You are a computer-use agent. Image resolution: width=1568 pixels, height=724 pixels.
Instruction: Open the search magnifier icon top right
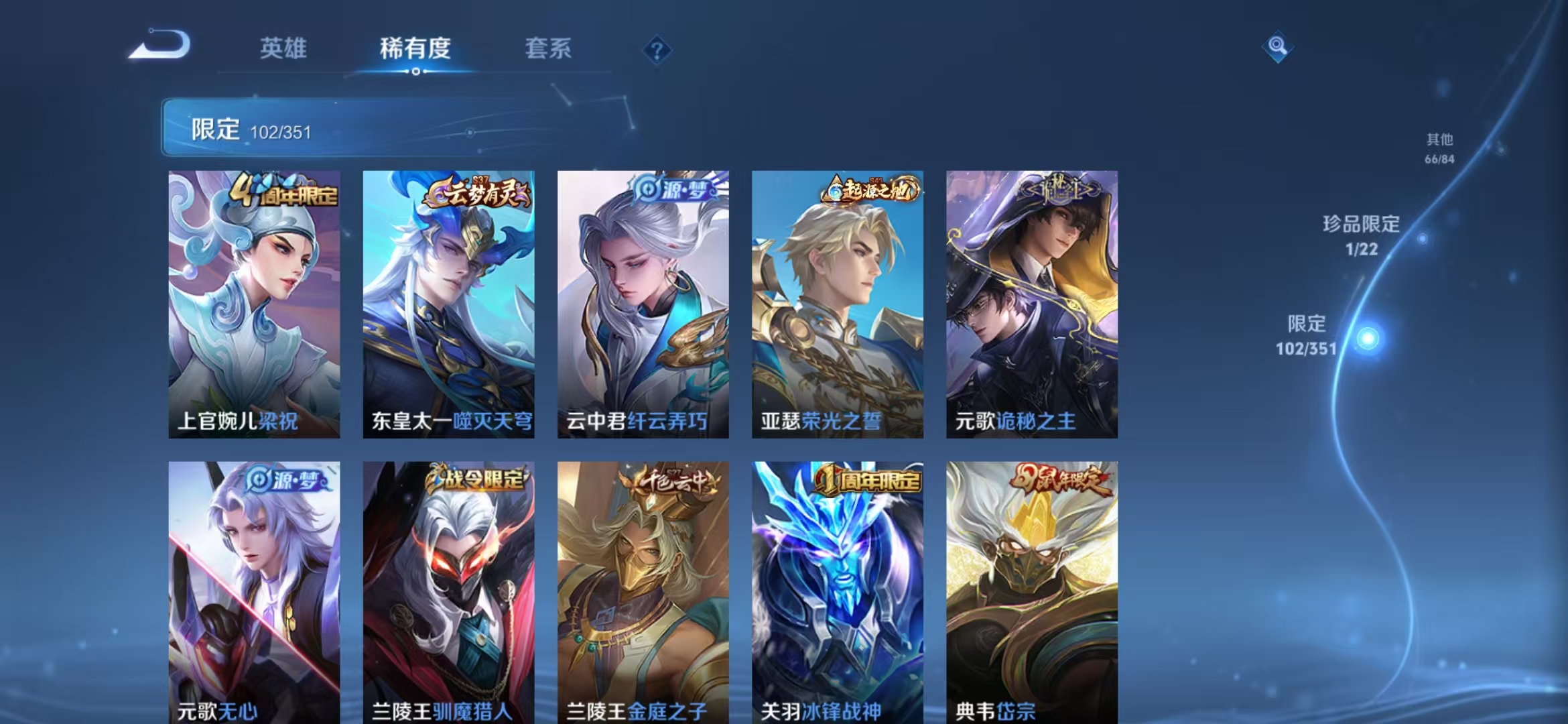[x=1277, y=46]
